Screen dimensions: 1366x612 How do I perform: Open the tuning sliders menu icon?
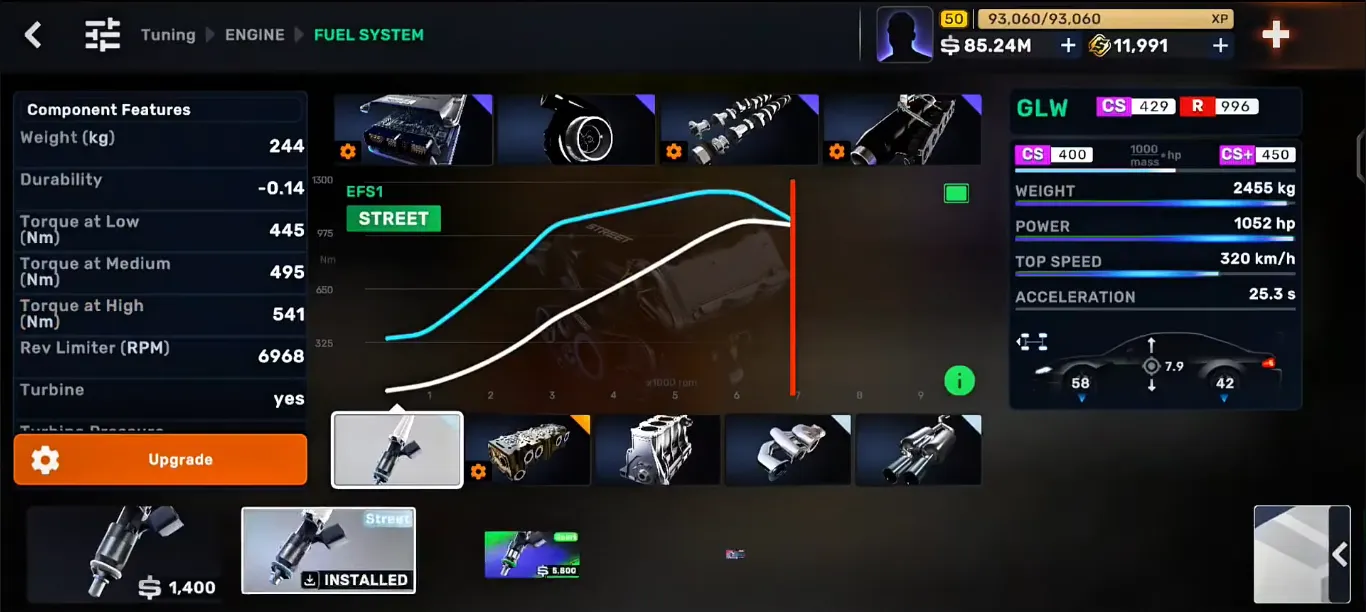coord(102,35)
